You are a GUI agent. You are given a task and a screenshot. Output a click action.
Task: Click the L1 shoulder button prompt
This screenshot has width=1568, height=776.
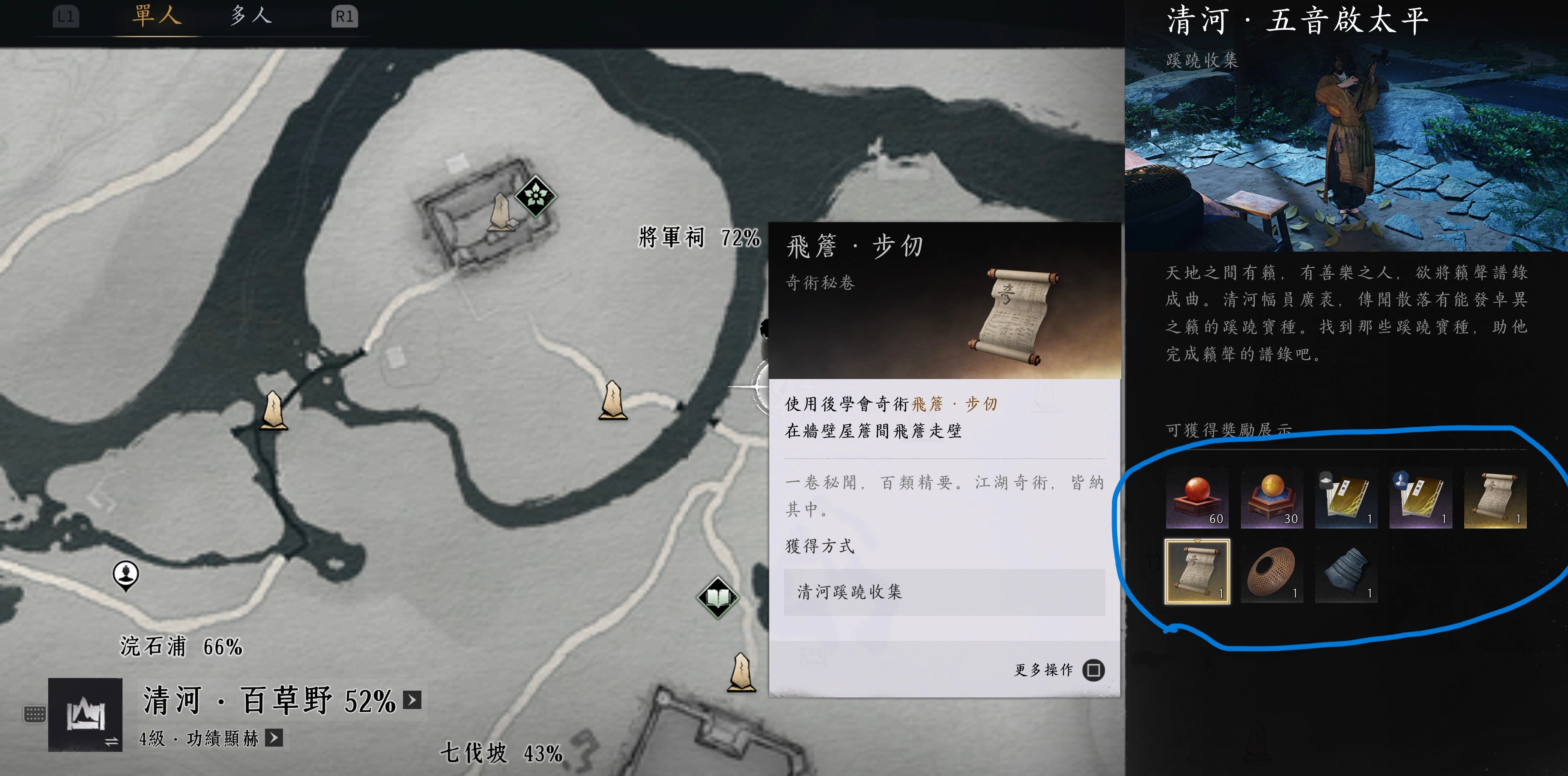coord(67,16)
